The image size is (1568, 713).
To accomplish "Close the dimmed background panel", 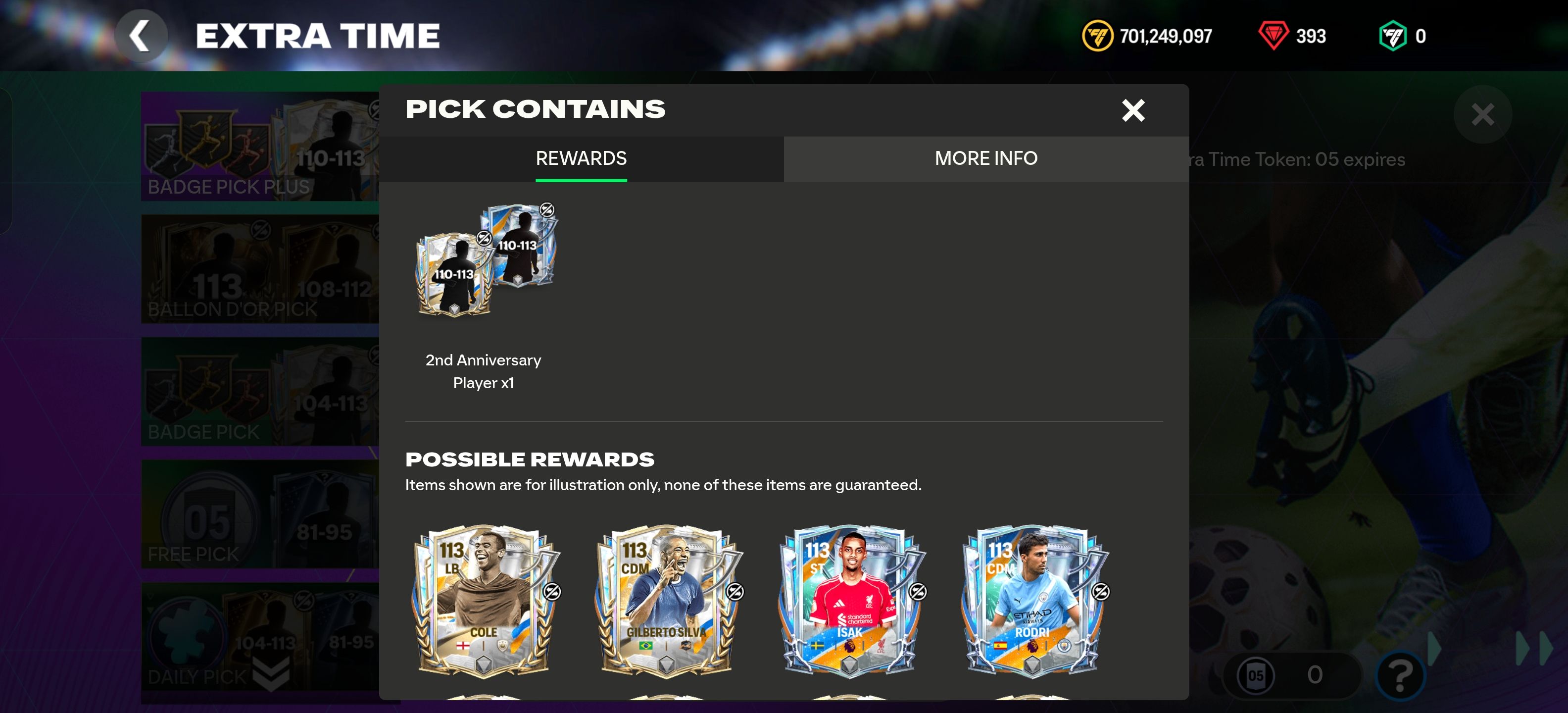I will point(1482,114).
